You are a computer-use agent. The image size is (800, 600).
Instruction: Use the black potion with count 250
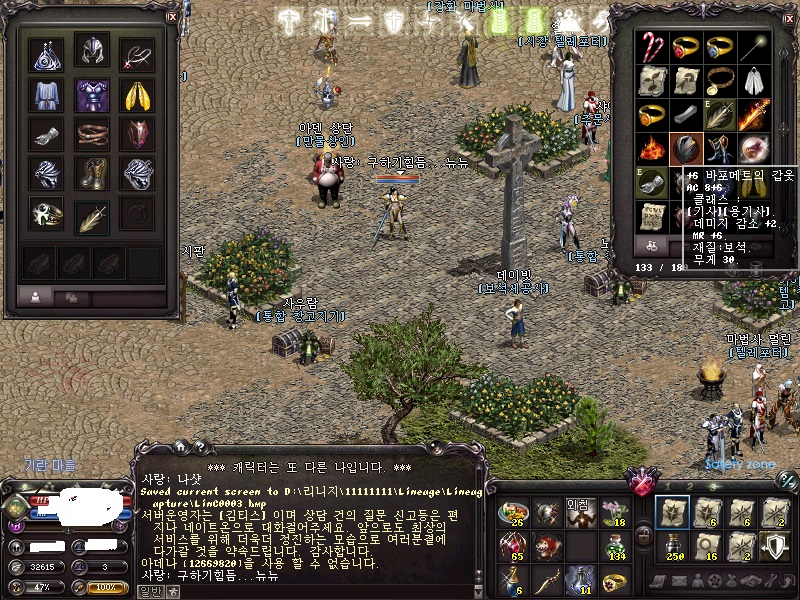click(671, 545)
